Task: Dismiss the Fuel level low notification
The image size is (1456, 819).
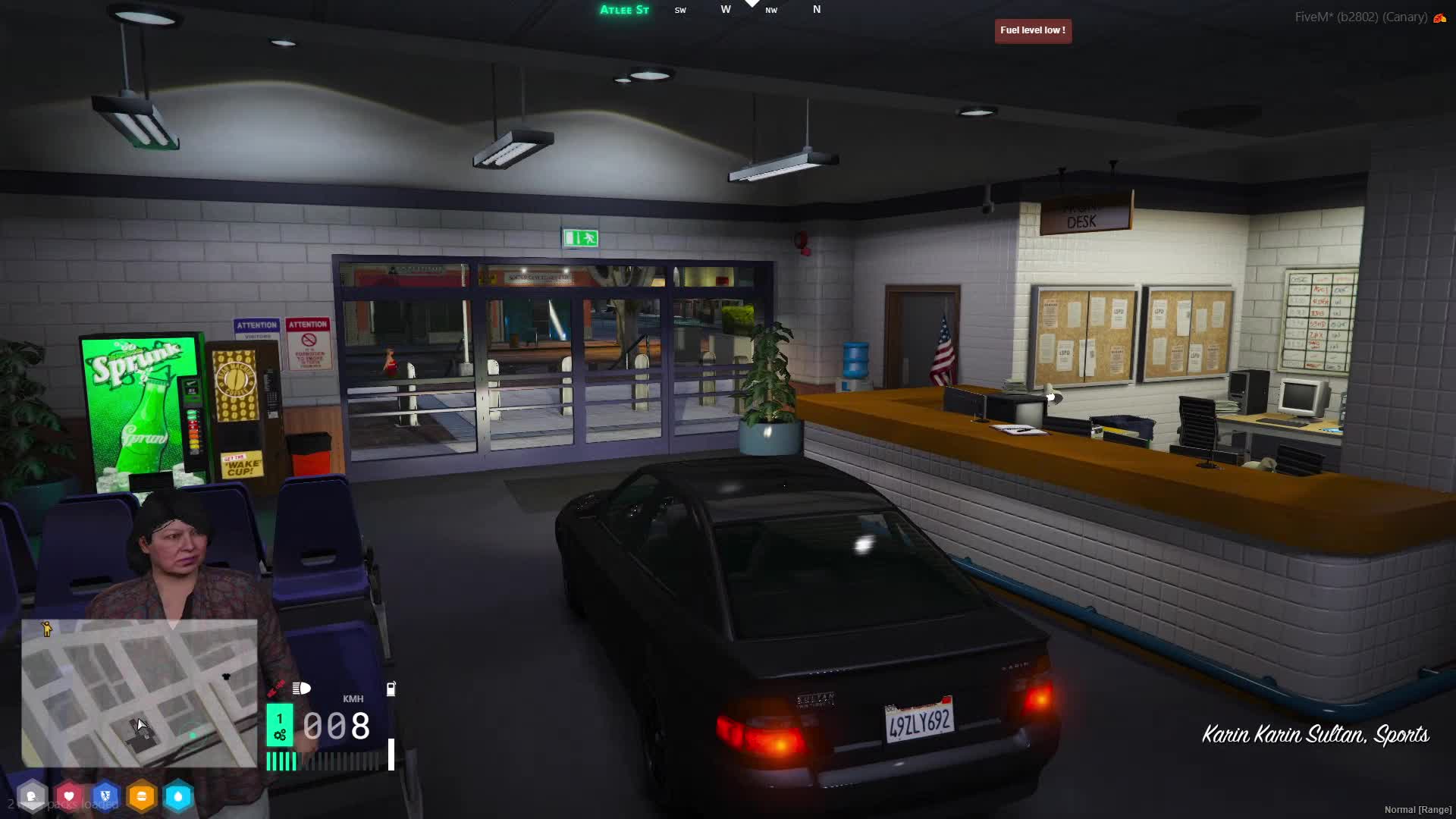Action: 1033,30
